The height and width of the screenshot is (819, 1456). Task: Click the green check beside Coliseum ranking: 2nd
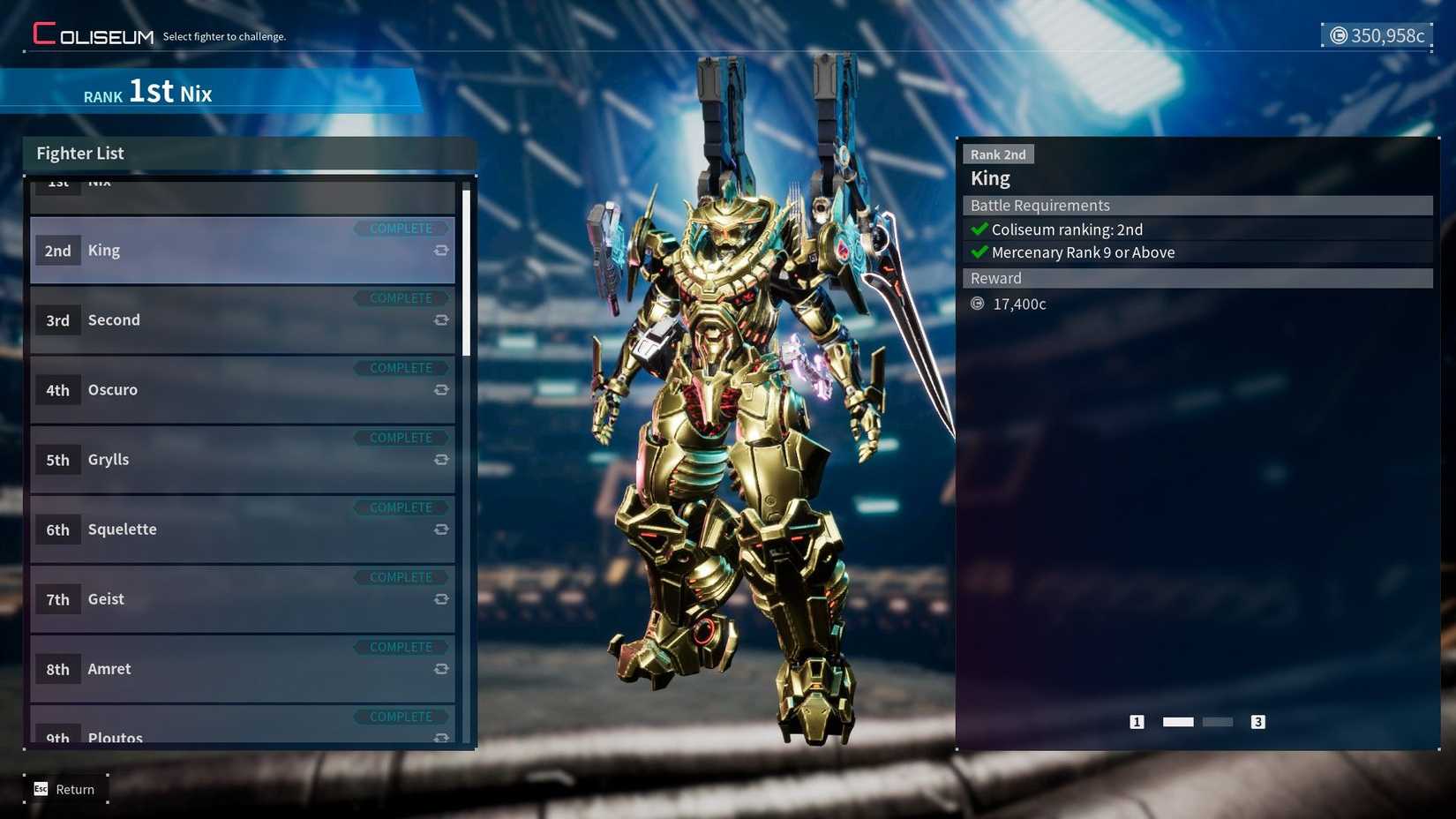point(979,229)
